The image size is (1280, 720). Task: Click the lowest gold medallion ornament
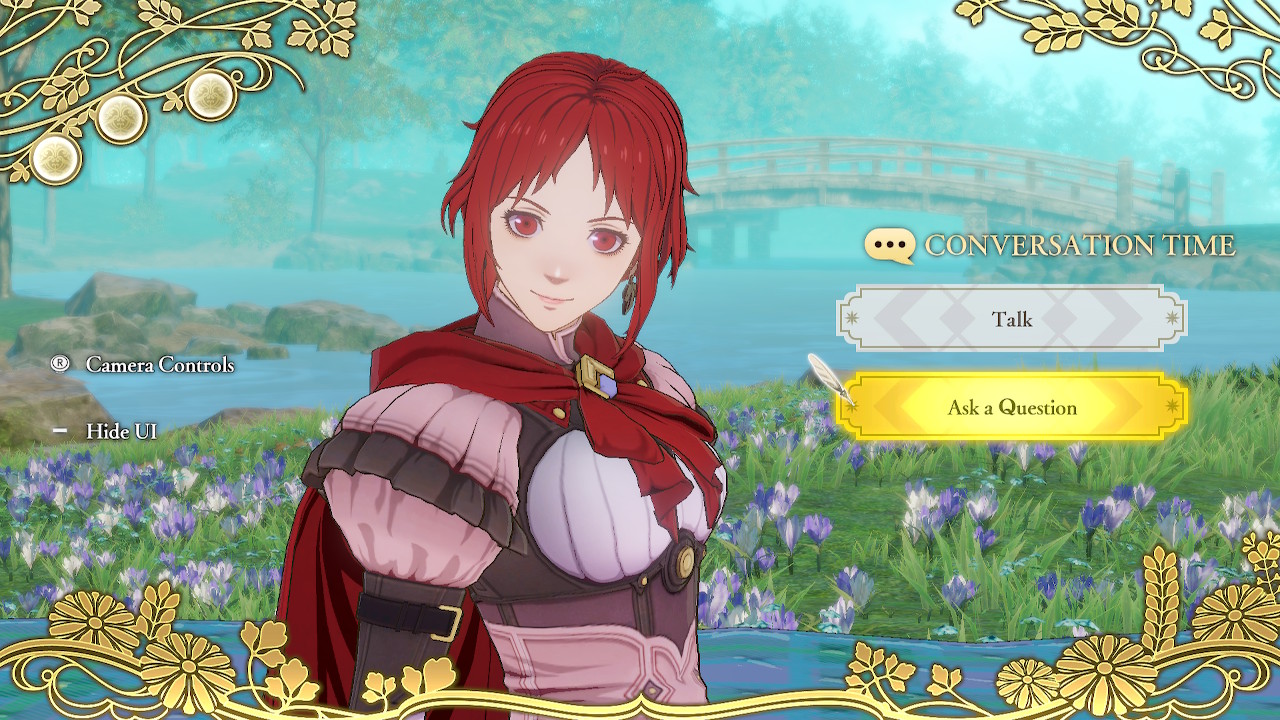click(x=57, y=160)
